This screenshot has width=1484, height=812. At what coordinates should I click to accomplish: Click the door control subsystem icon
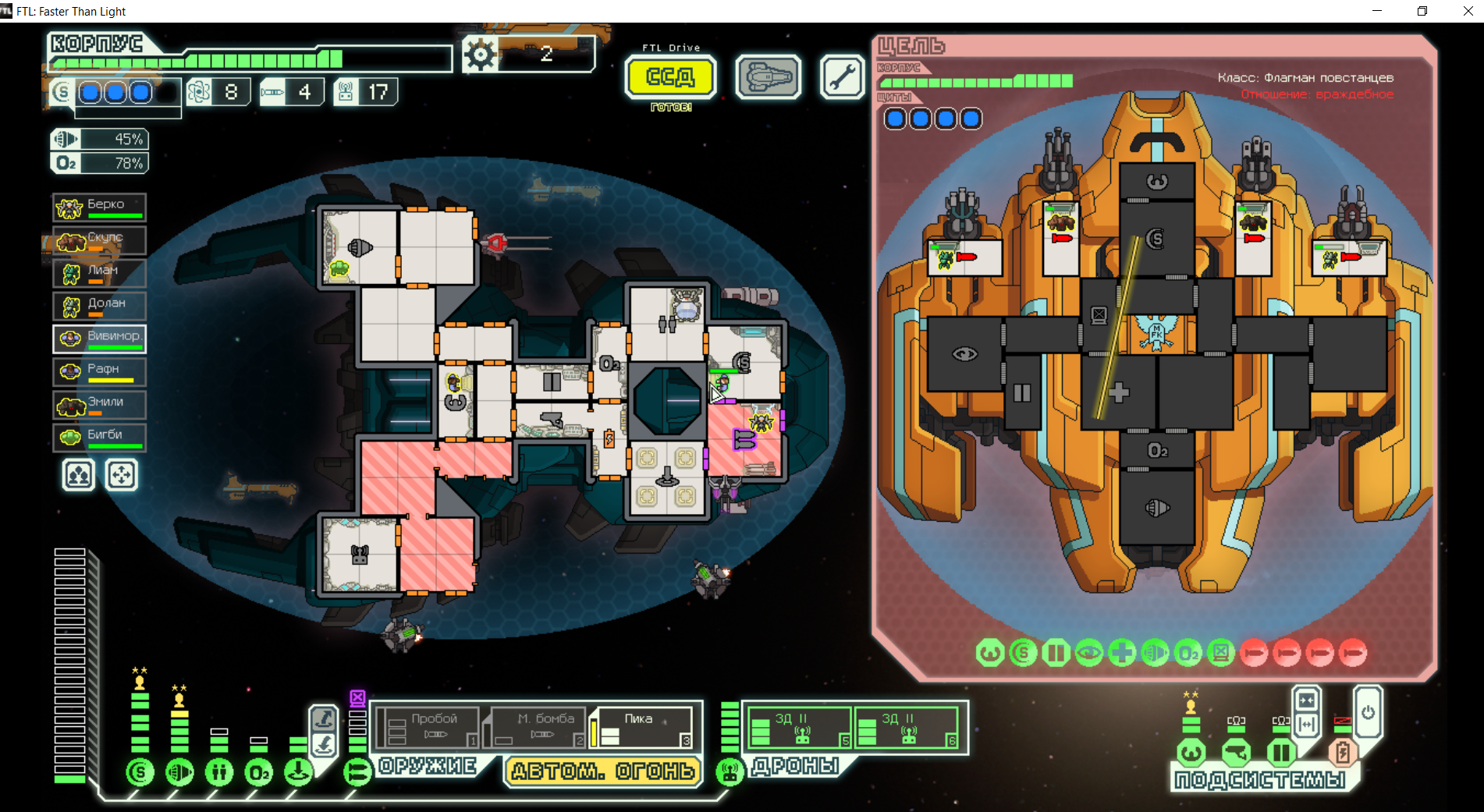pos(1280,753)
